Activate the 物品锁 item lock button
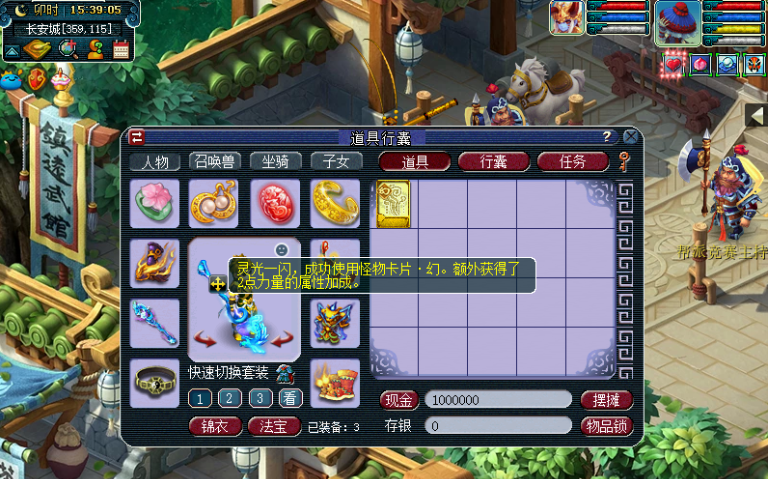The width and height of the screenshot is (768, 479). point(606,426)
